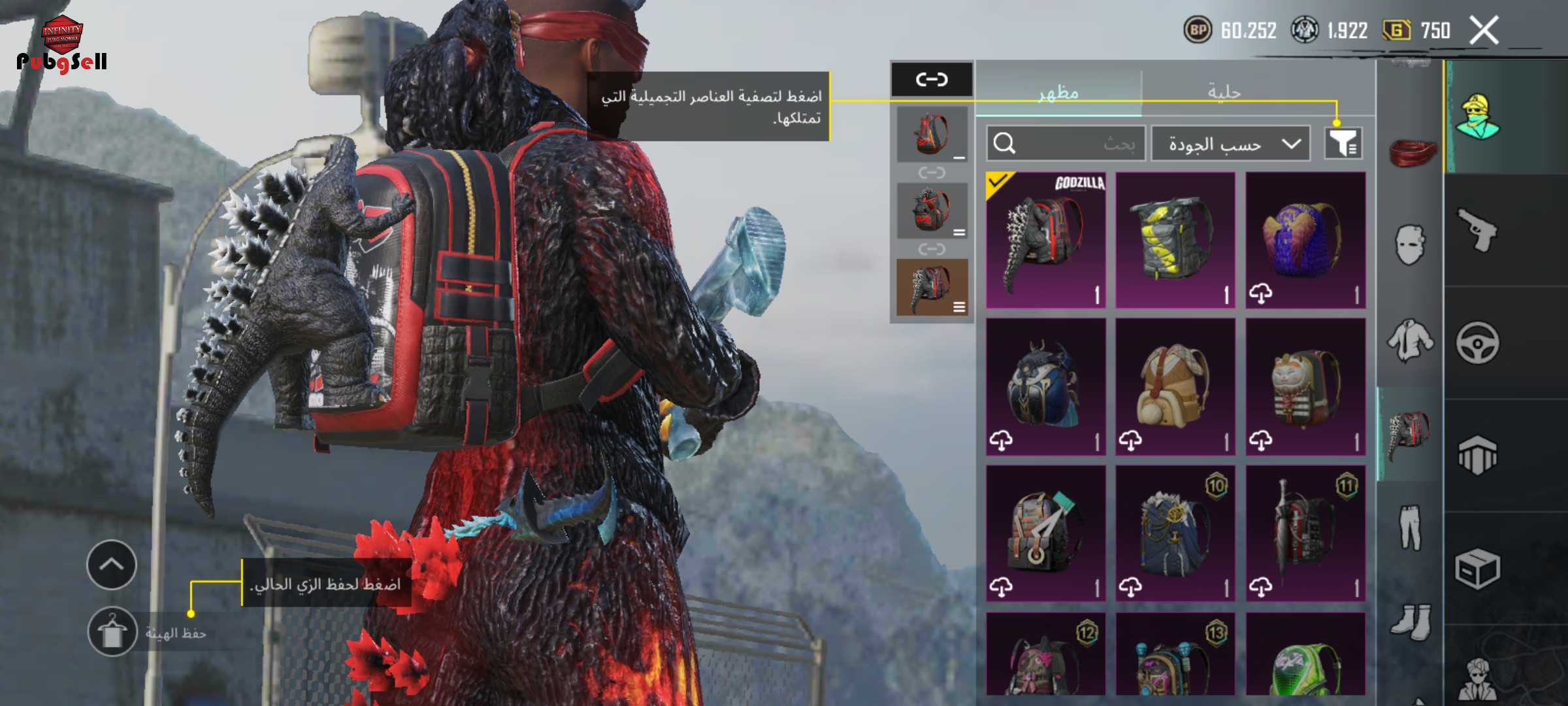1568x706 pixels.
Task: Expand the panel with the up-arrow button
Action: tap(112, 565)
